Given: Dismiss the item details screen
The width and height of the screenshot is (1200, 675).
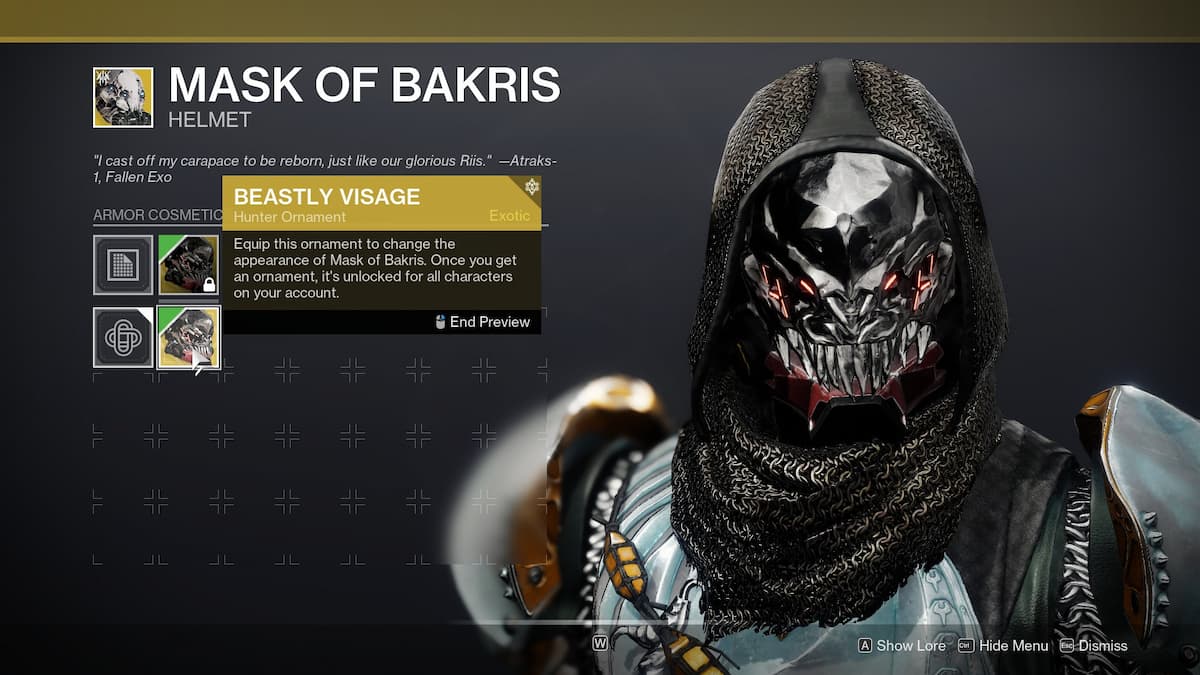Looking at the screenshot, I should pyautogui.click(x=1092, y=646).
